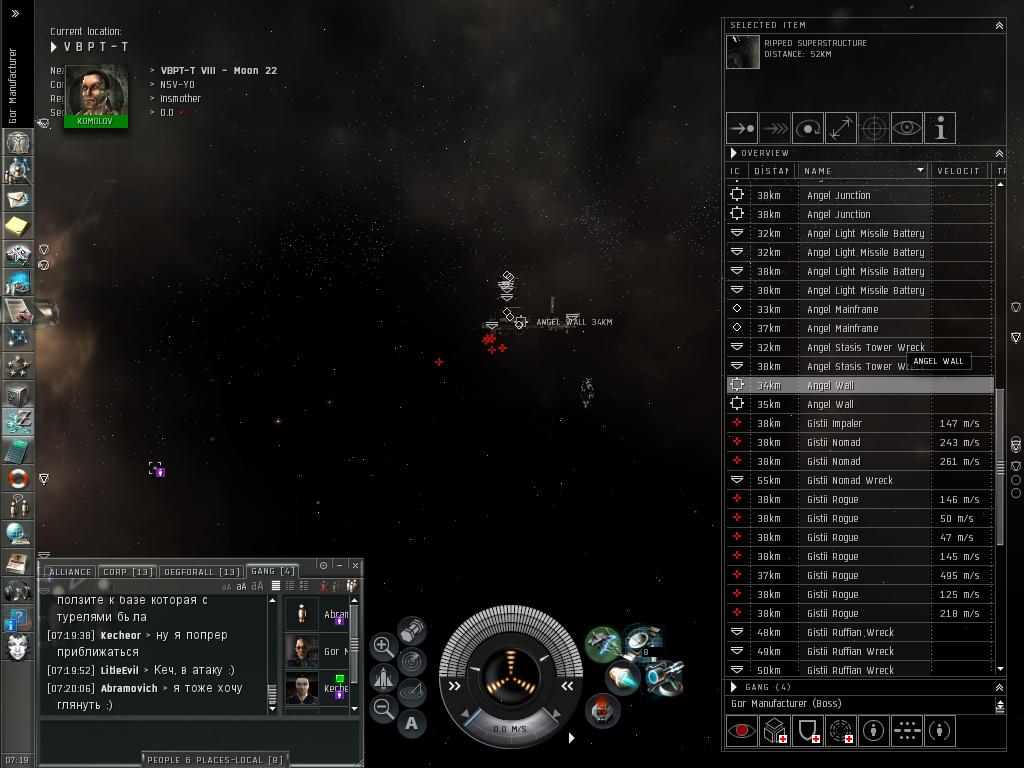Image resolution: width=1024 pixels, height=768 pixels.
Task: Close the chat window
Action: coord(355,565)
